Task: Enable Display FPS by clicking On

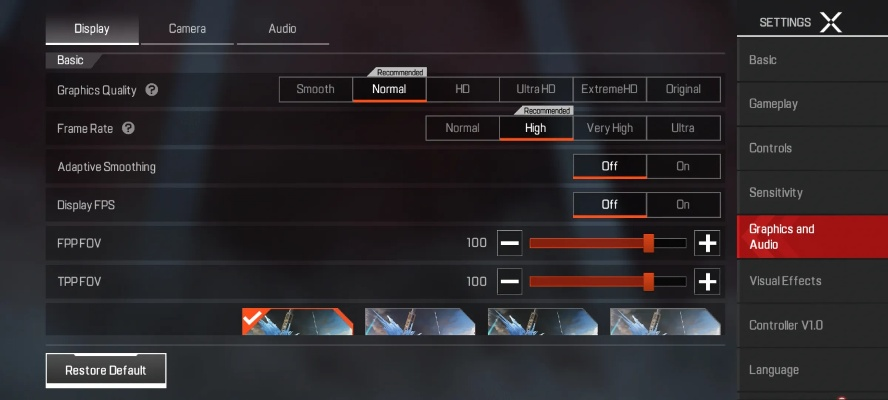Action: [683, 205]
